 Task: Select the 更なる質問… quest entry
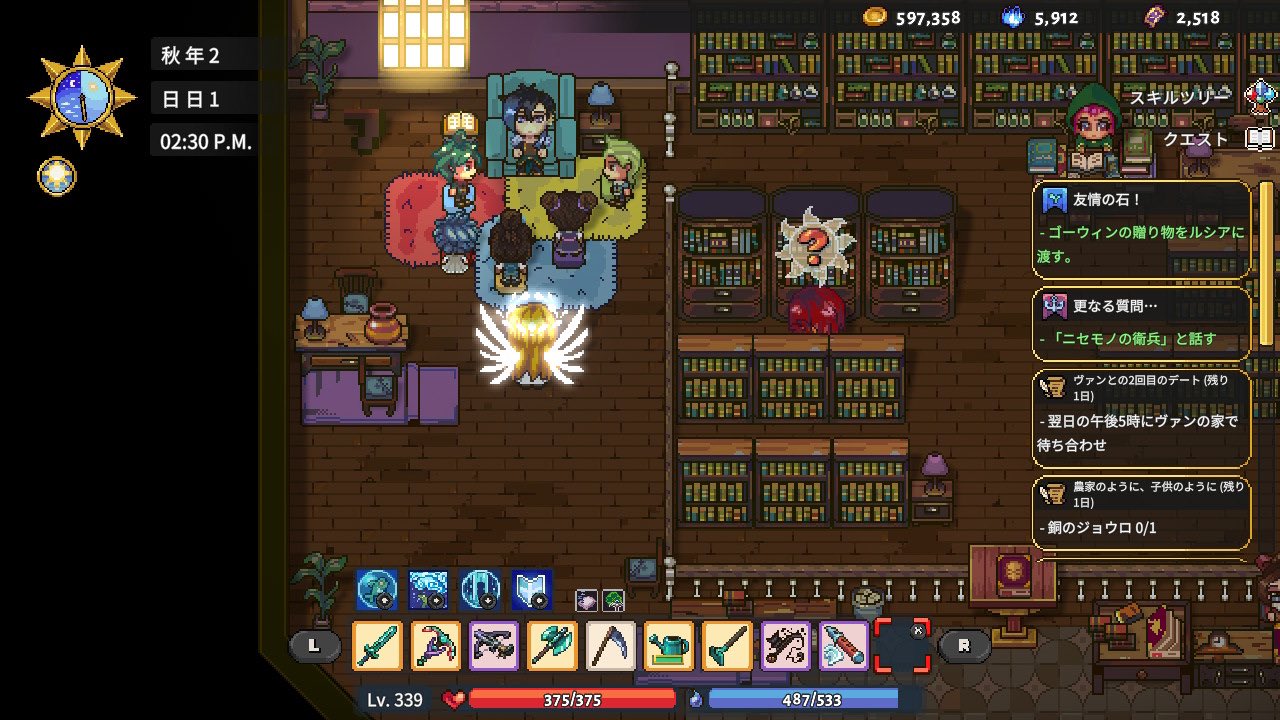click(x=1142, y=323)
